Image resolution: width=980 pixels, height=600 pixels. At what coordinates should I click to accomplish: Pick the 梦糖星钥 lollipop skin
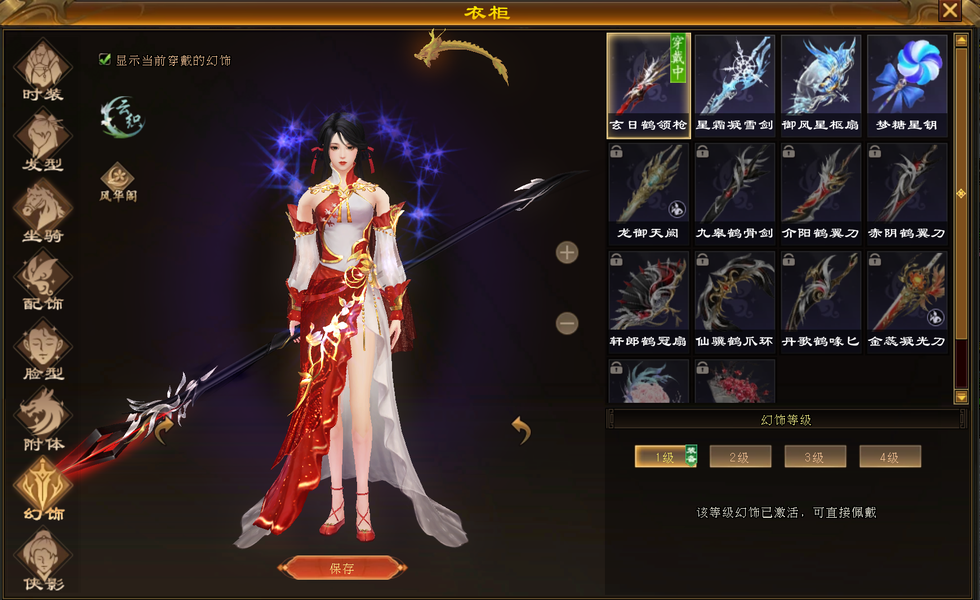pyautogui.click(x=907, y=84)
